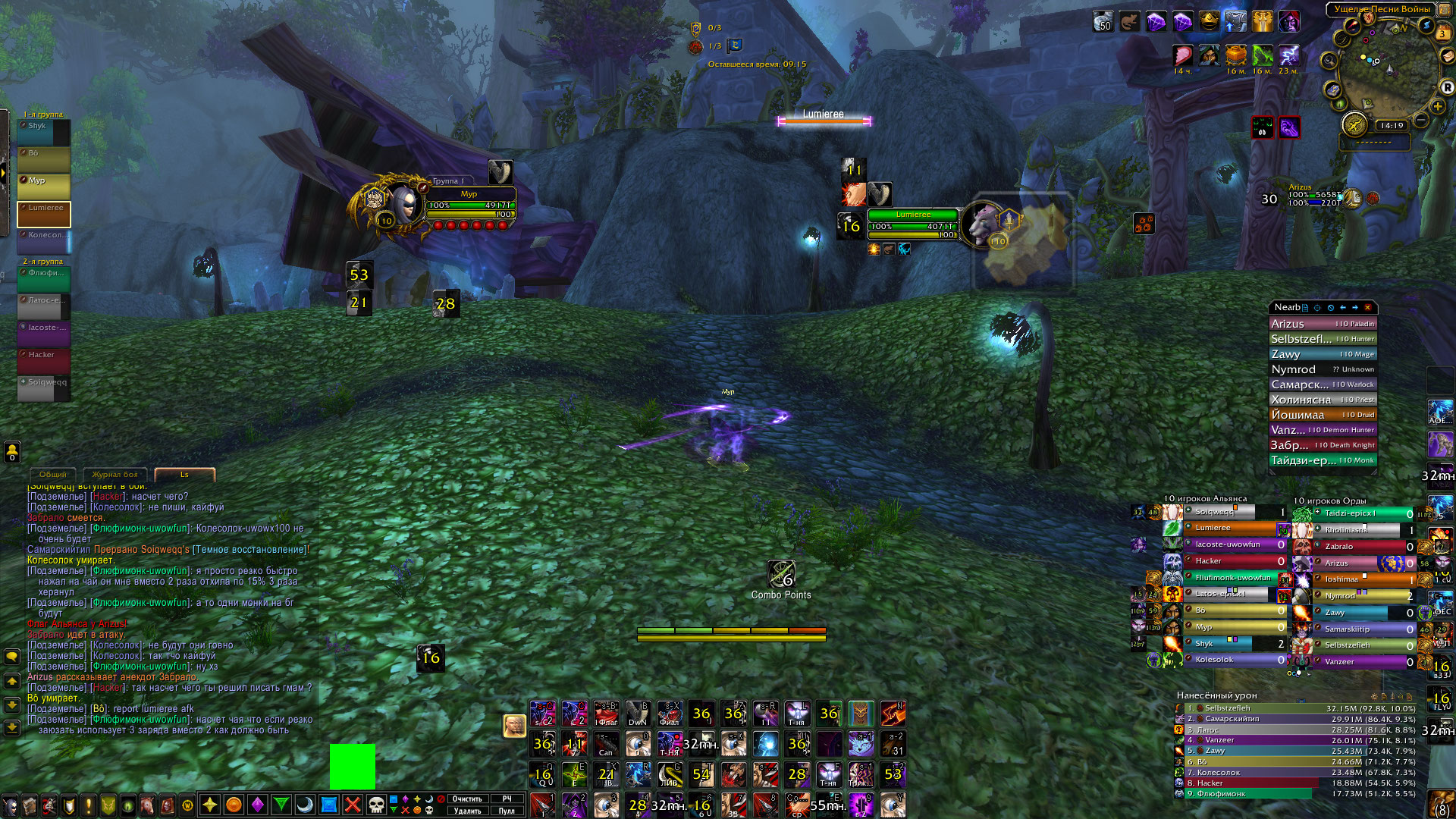Image resolution: width=1456 pixels, height=819 pixels.
Task: Place the skull raid marker
Action: coord(376,805)
